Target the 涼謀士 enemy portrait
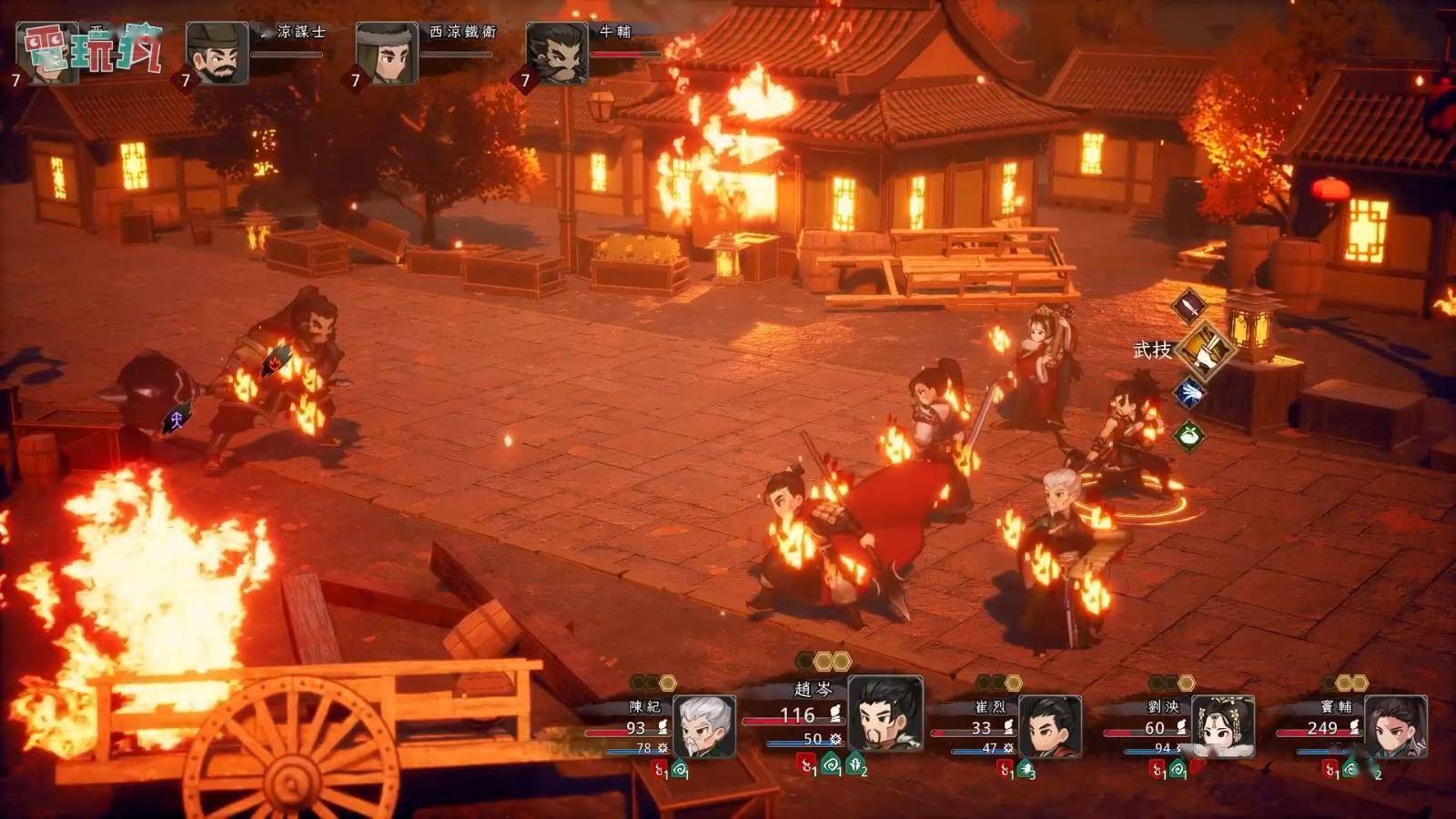 point(217,54)
